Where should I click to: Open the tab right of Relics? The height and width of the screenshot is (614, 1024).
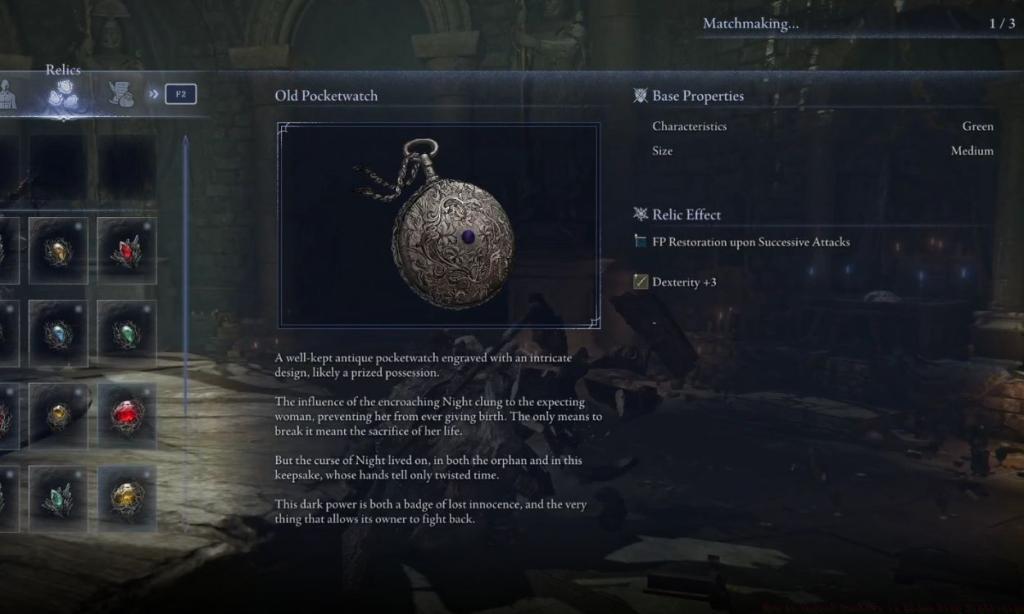pos(121,94)
